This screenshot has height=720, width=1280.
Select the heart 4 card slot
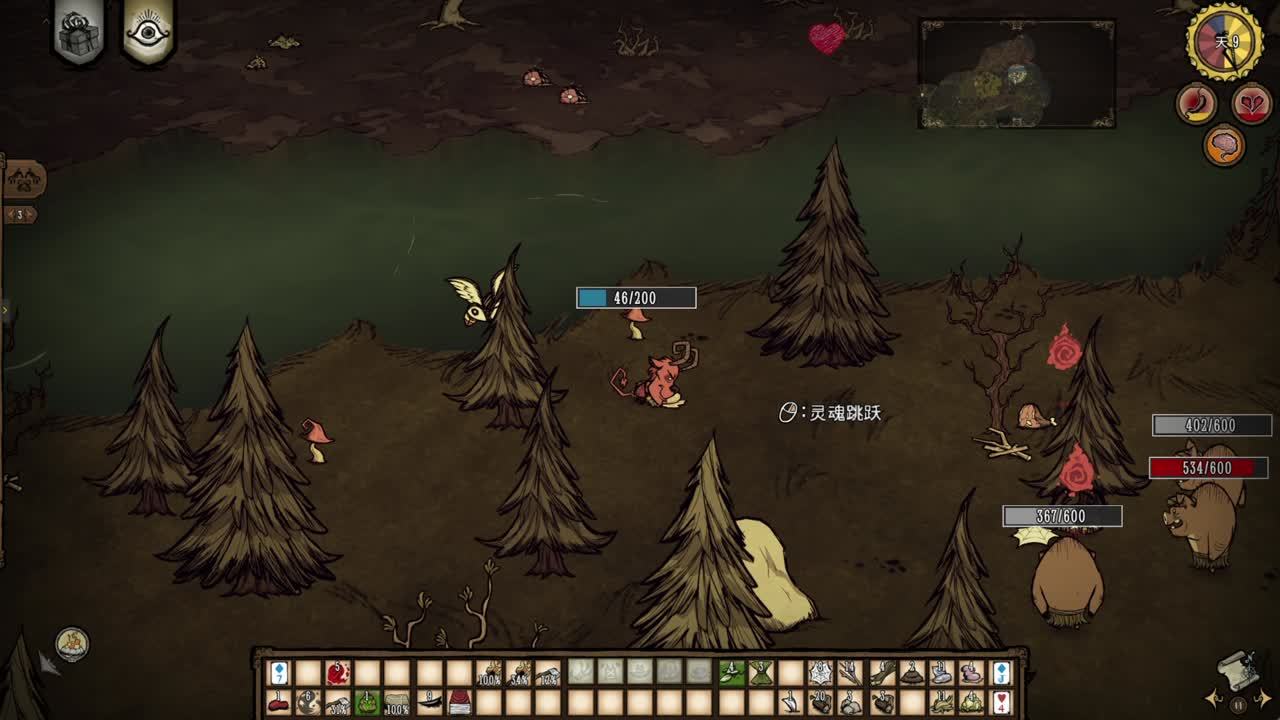coord(1001,703)
